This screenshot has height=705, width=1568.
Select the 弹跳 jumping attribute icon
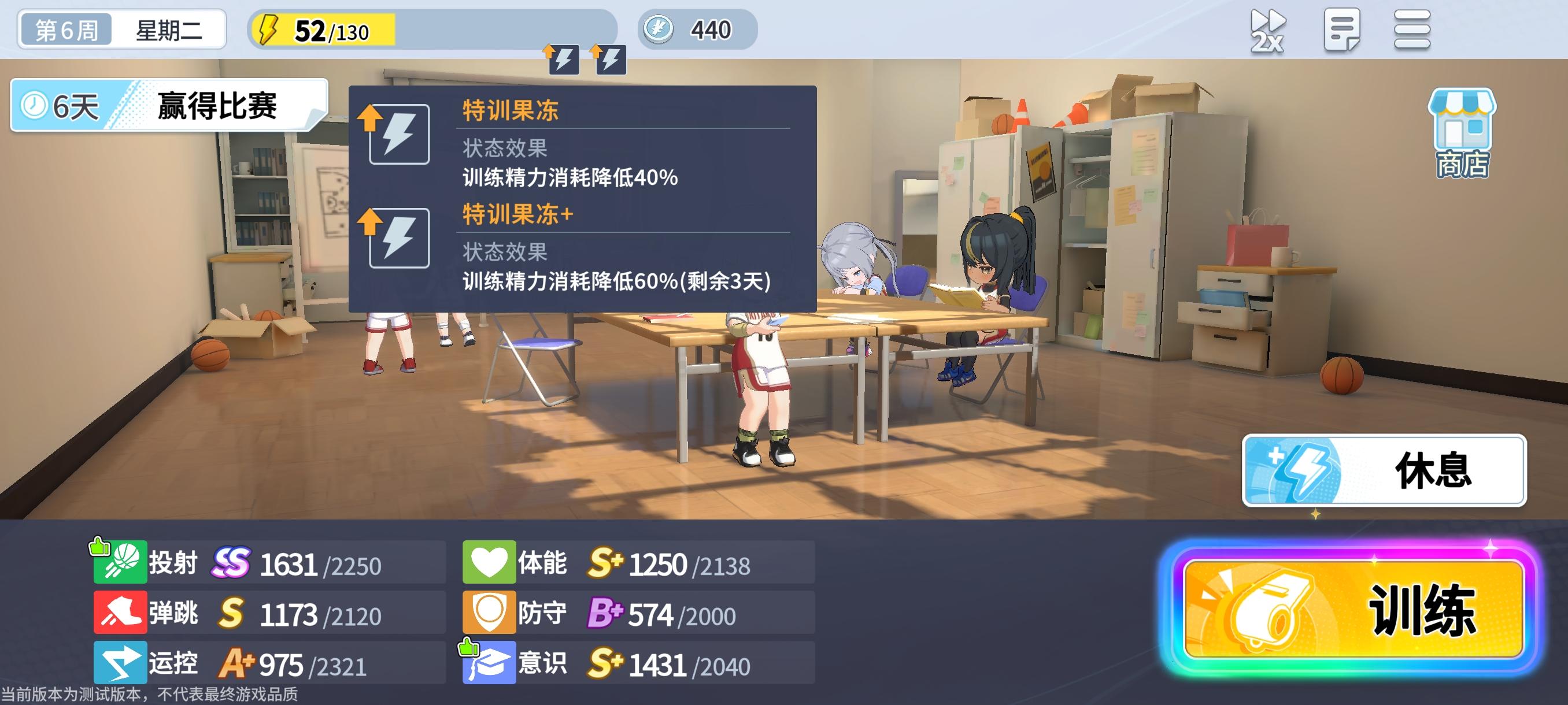click(x=120, y=613)
